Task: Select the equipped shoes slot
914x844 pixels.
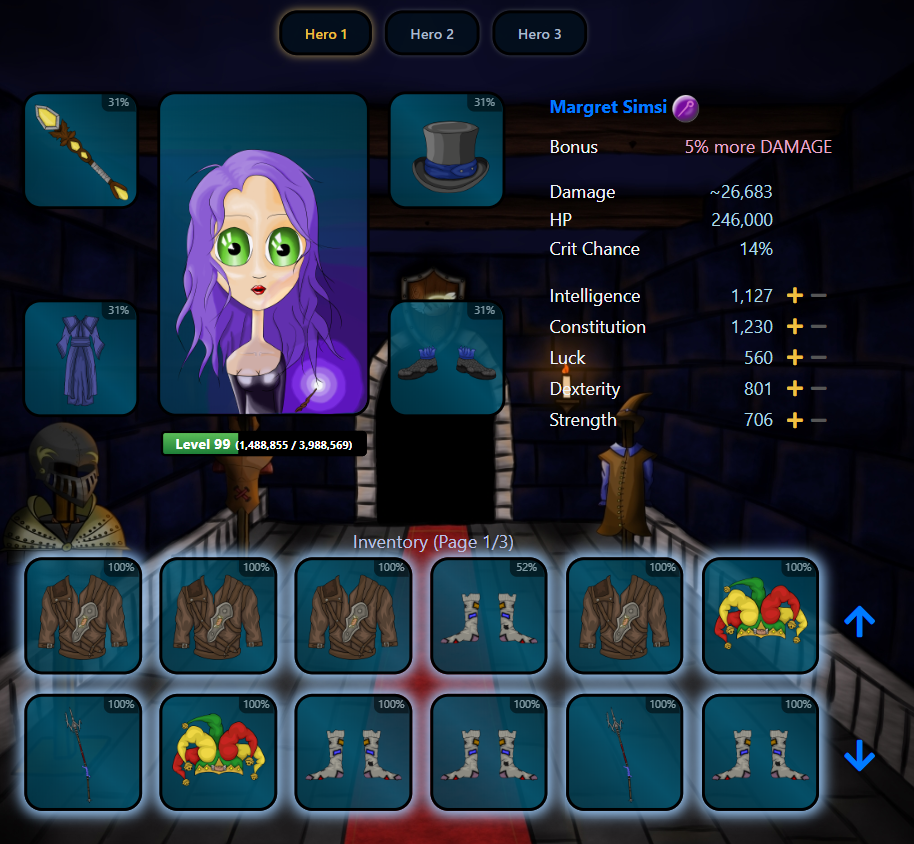Action: [446, 358]
